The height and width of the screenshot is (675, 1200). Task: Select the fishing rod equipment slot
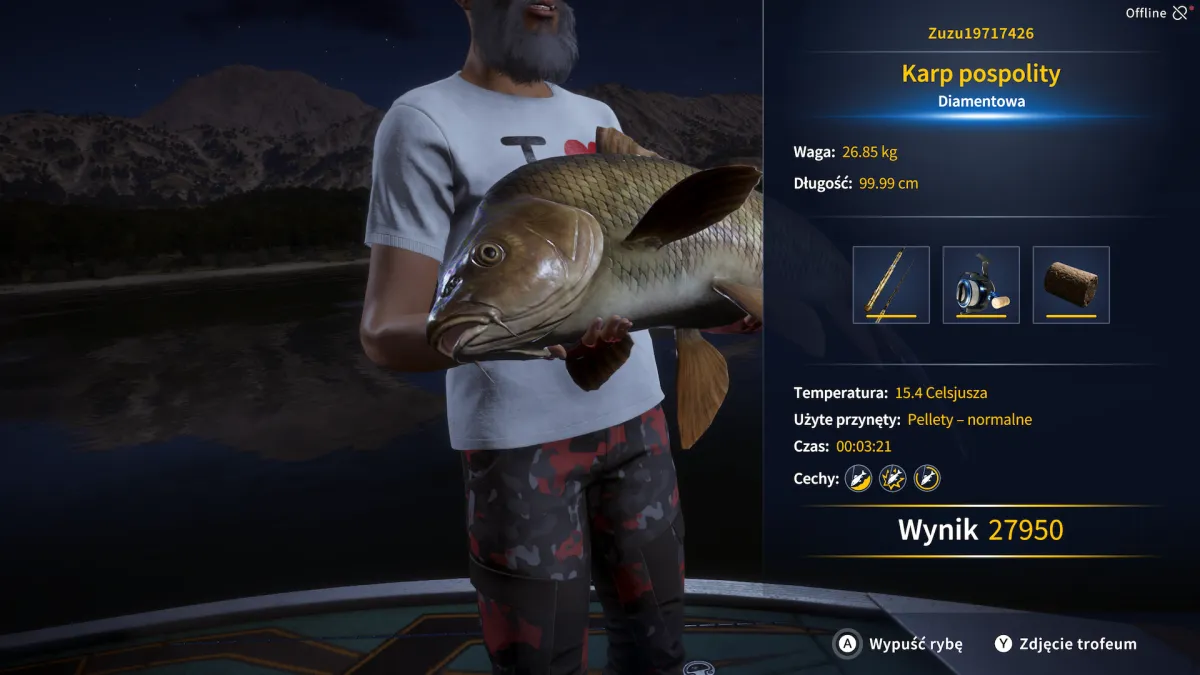(x=891, y=285)
